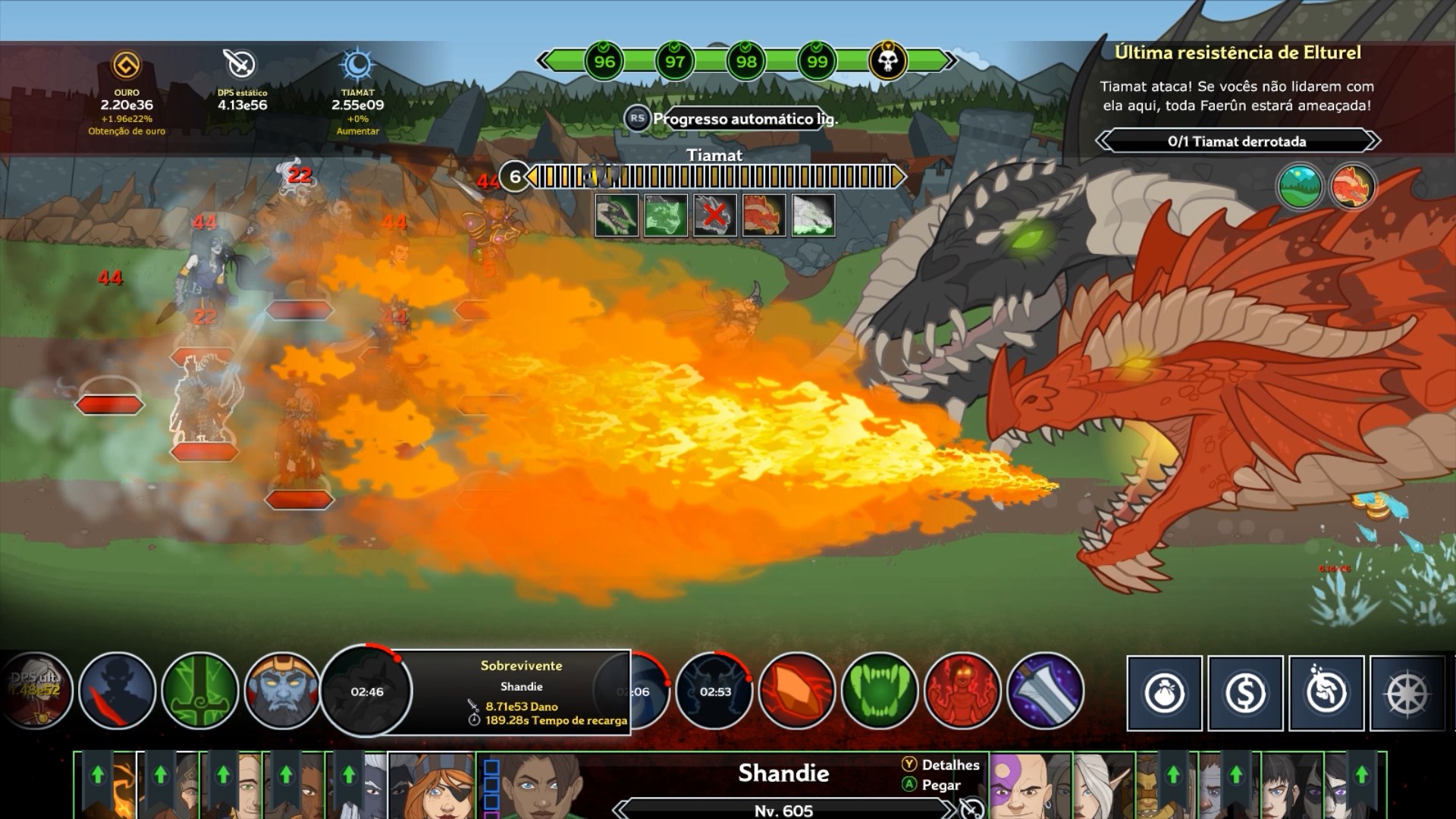Select the eyepatch redhead champion portrait

point(431,786)
